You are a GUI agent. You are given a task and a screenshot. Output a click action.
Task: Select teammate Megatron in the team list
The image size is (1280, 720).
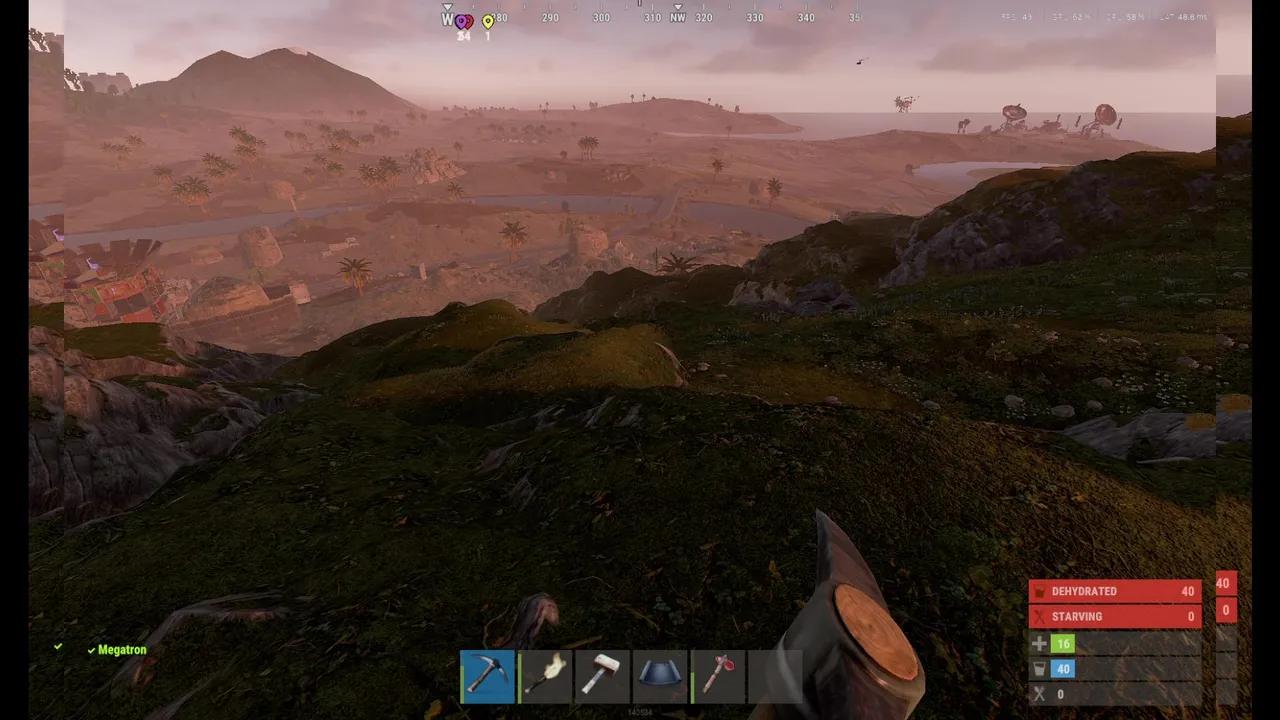coord(122,650)
